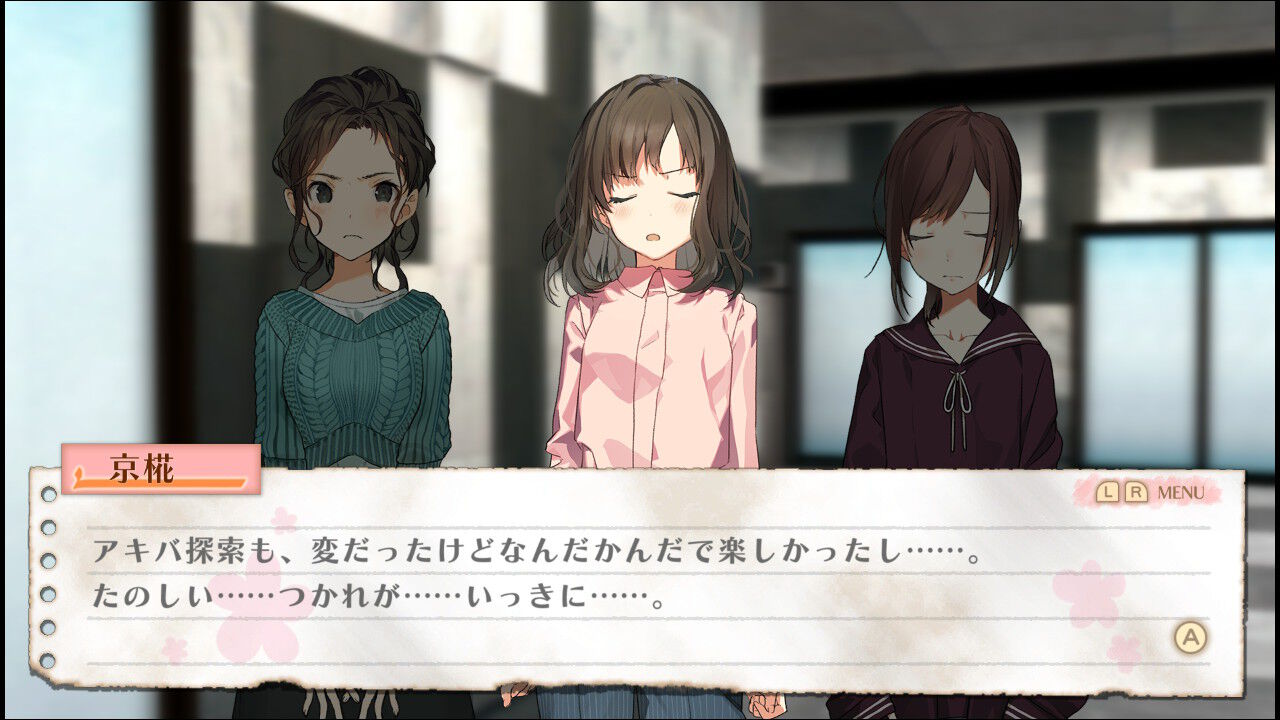Open the MENU via its label

tap(1180, 493)
